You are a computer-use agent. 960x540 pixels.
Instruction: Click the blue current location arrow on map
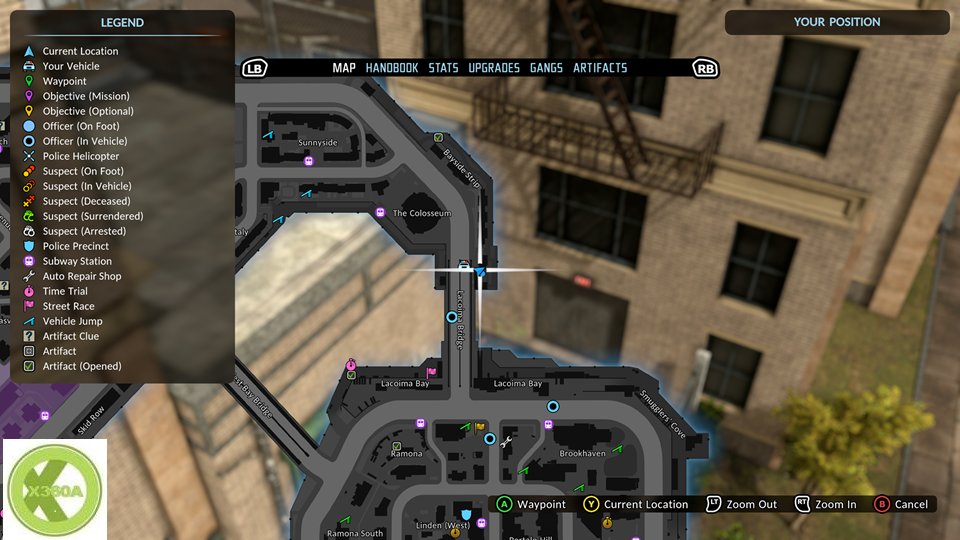tap(480, 271)
